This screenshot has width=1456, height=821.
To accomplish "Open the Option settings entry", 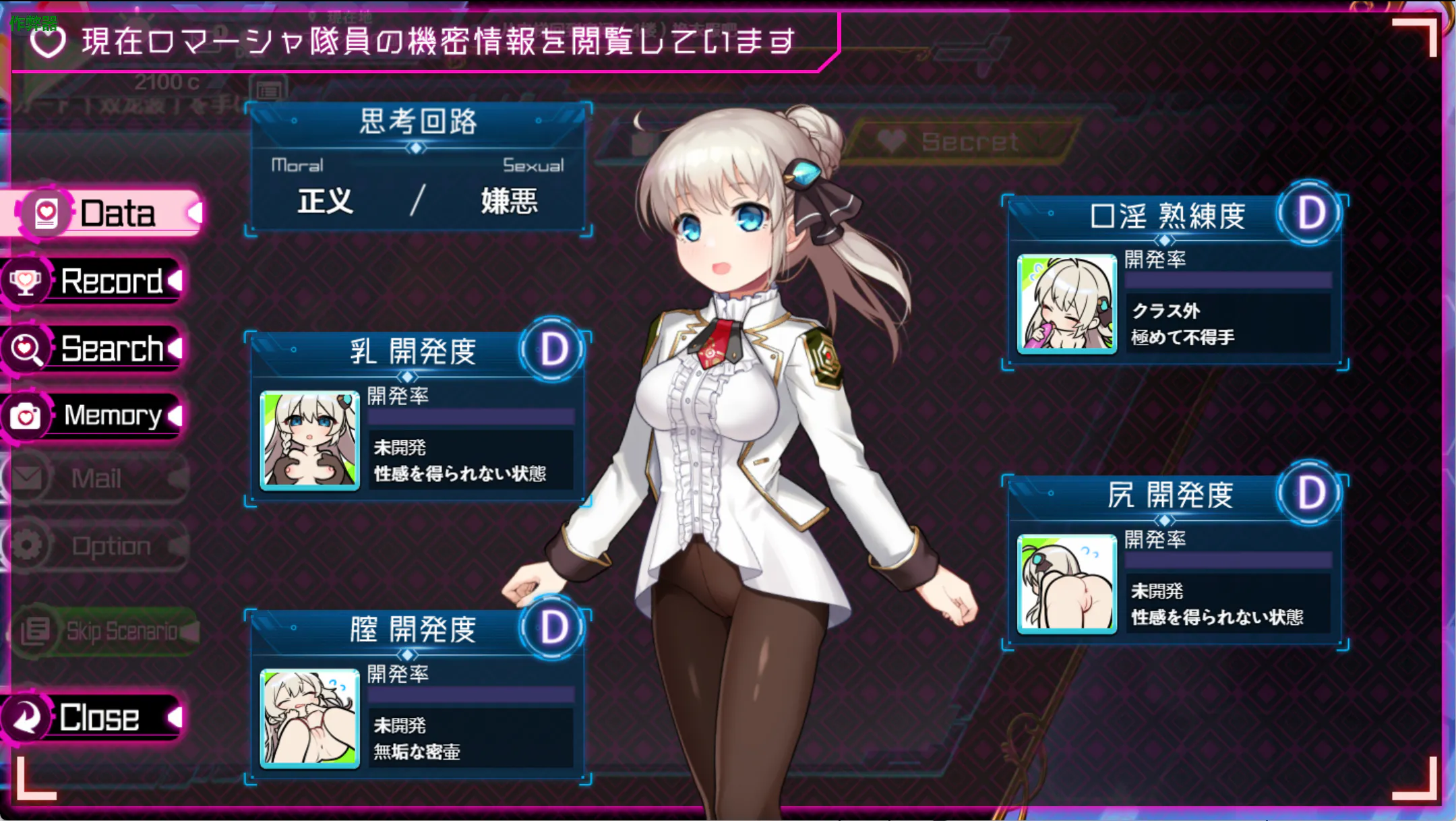I will [101, 545].
